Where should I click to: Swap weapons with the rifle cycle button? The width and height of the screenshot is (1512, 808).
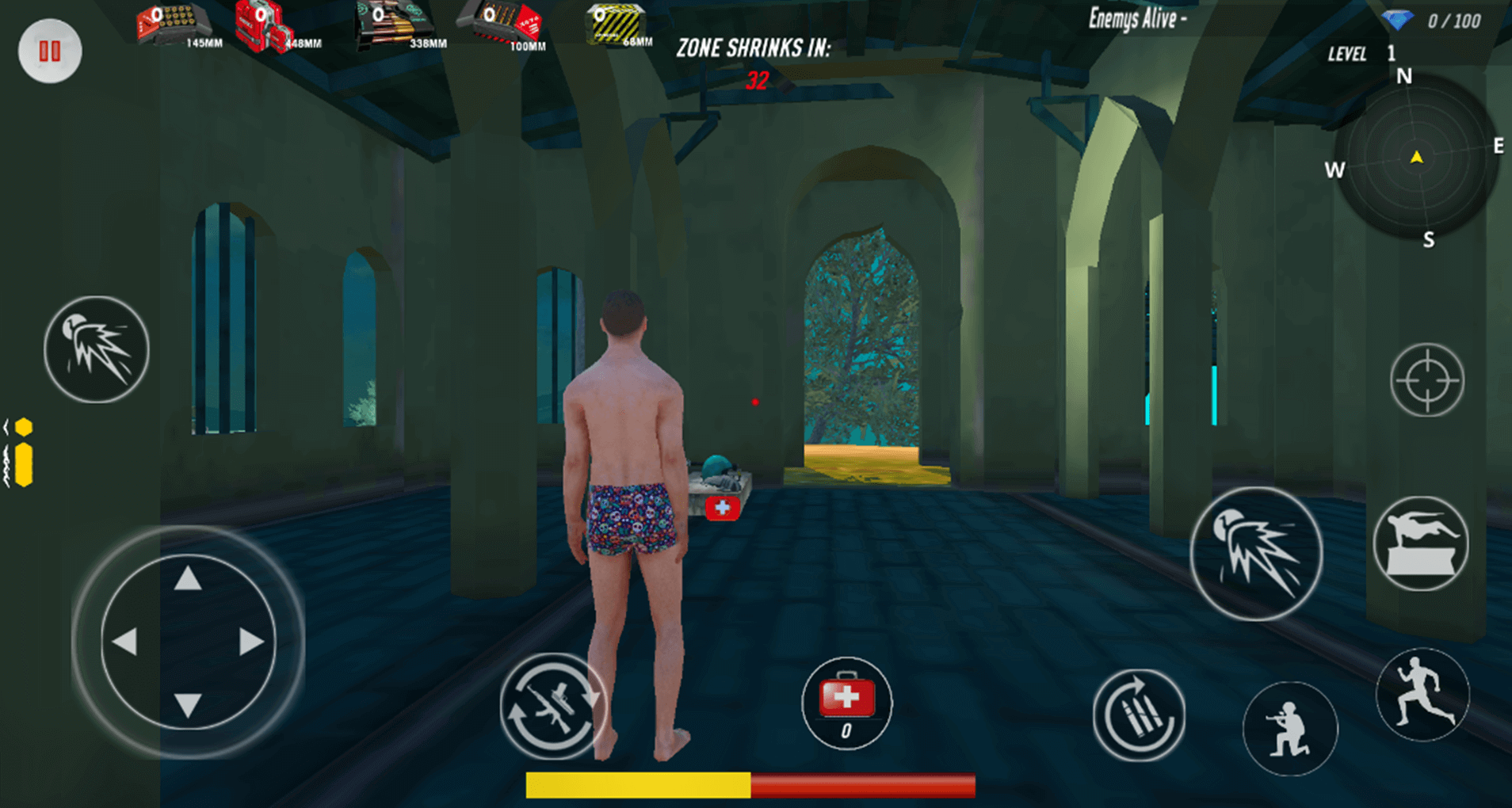pyautogui.click(x=552, y=706)
